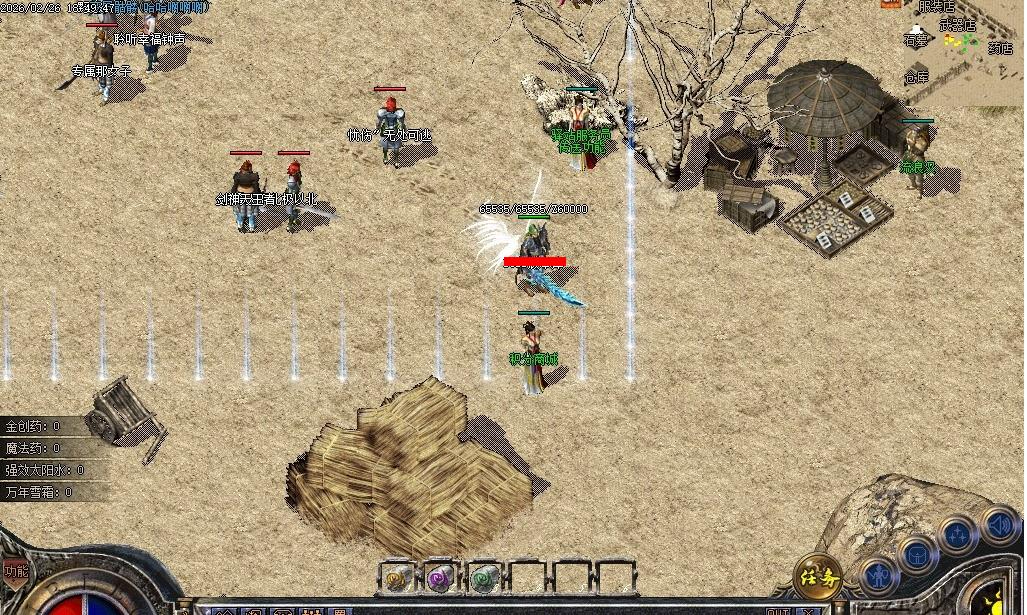
Task: Click the four-dot group round button
Action: (957, 534)
